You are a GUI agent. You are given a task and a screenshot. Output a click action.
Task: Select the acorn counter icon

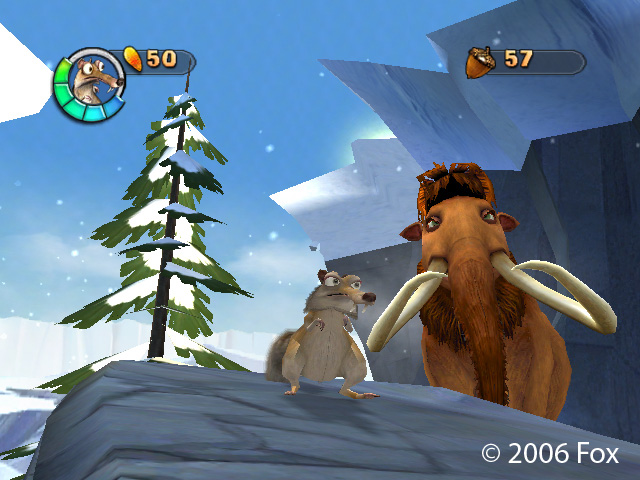point(481,62)
